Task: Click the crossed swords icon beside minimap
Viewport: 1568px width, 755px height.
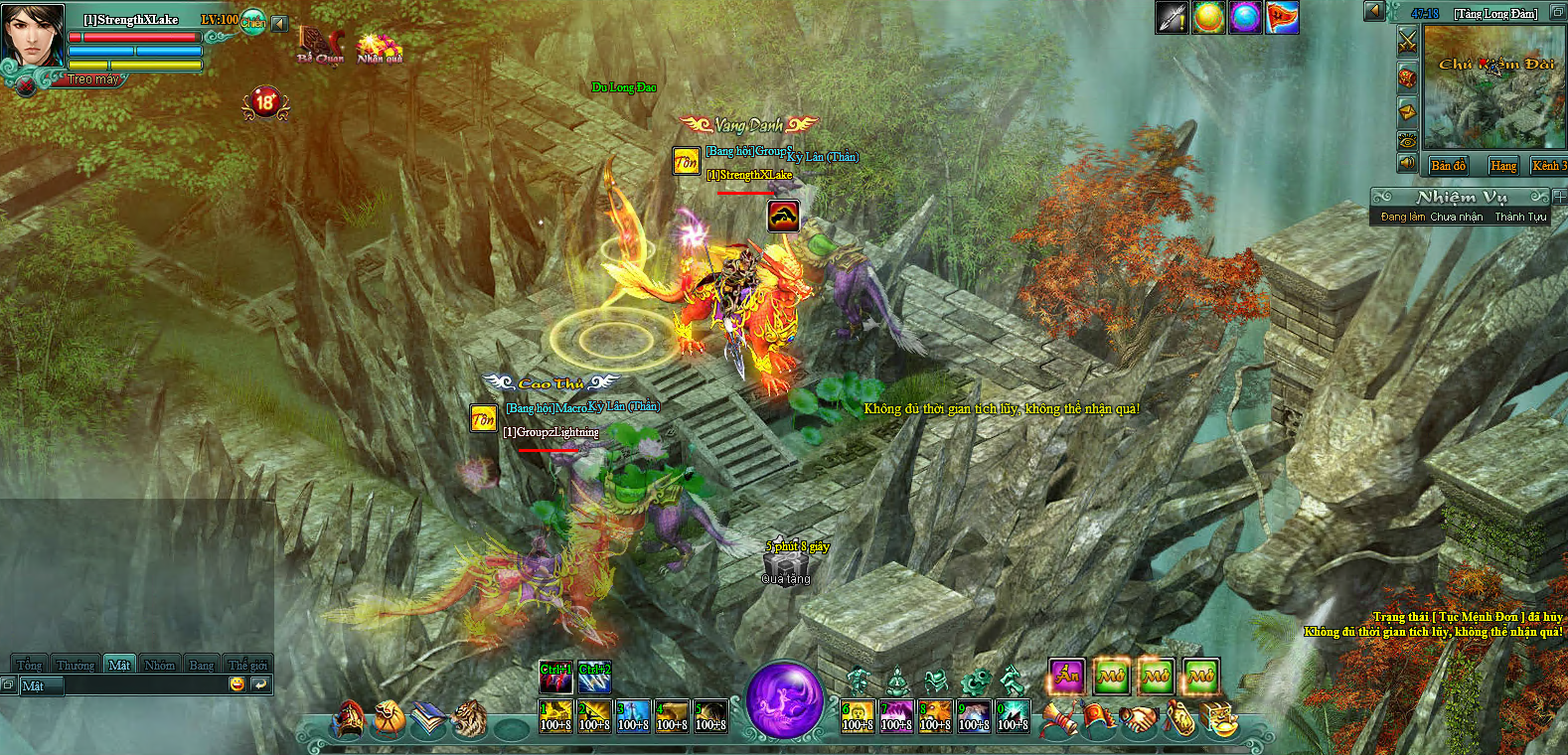Action: point(1407,41)
